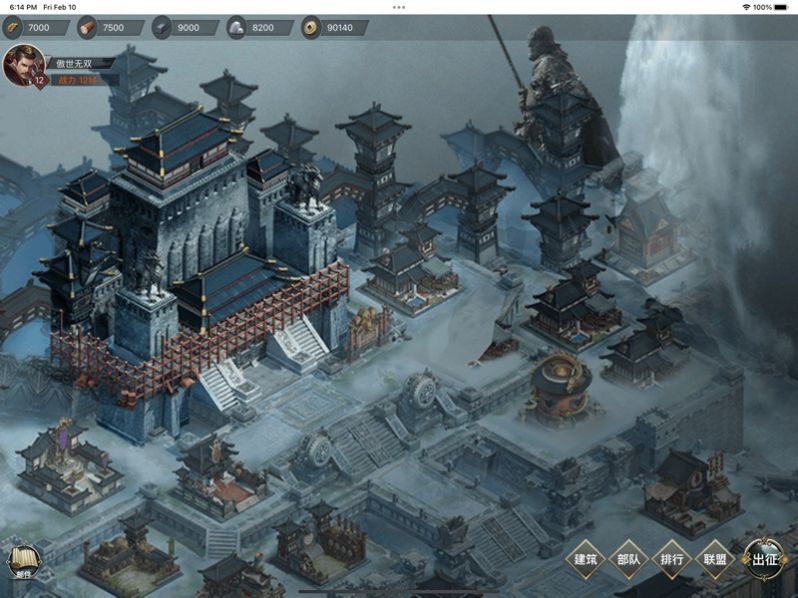Open the 联盟 alliance menu

tap(715, 559)
